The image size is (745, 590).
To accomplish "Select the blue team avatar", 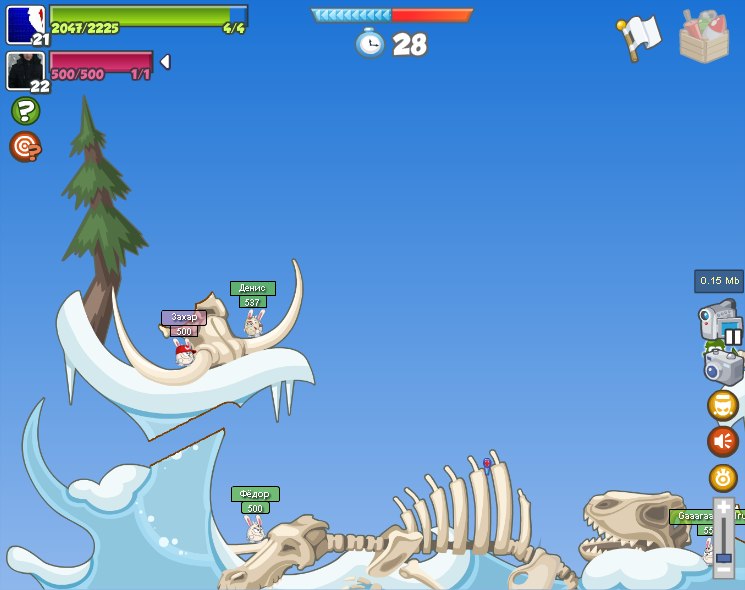I will pyautogui.click(x=25, y=25).
